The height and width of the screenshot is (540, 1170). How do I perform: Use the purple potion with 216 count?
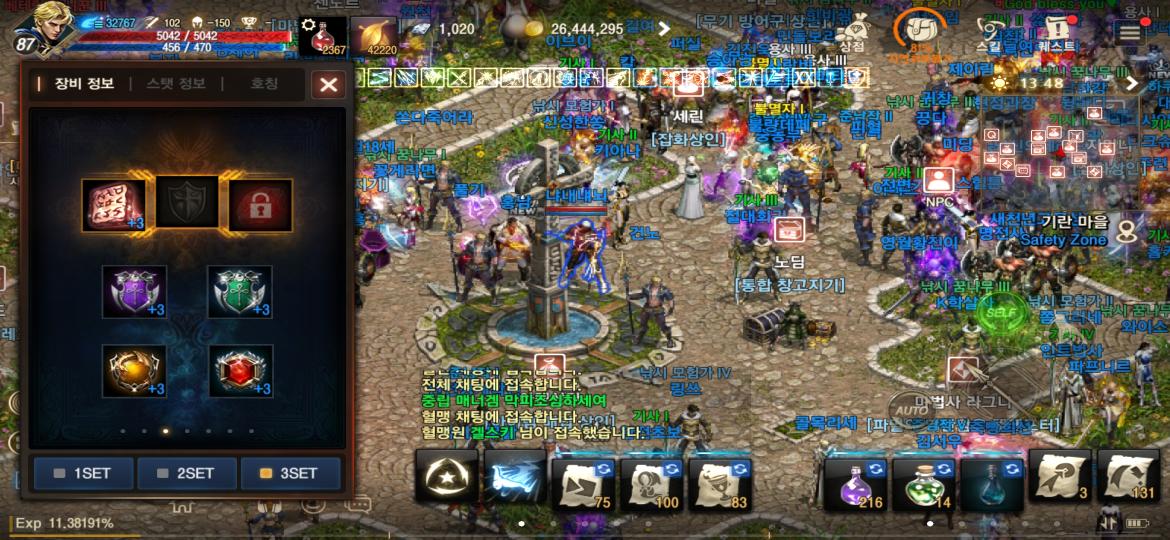[855, 481]
